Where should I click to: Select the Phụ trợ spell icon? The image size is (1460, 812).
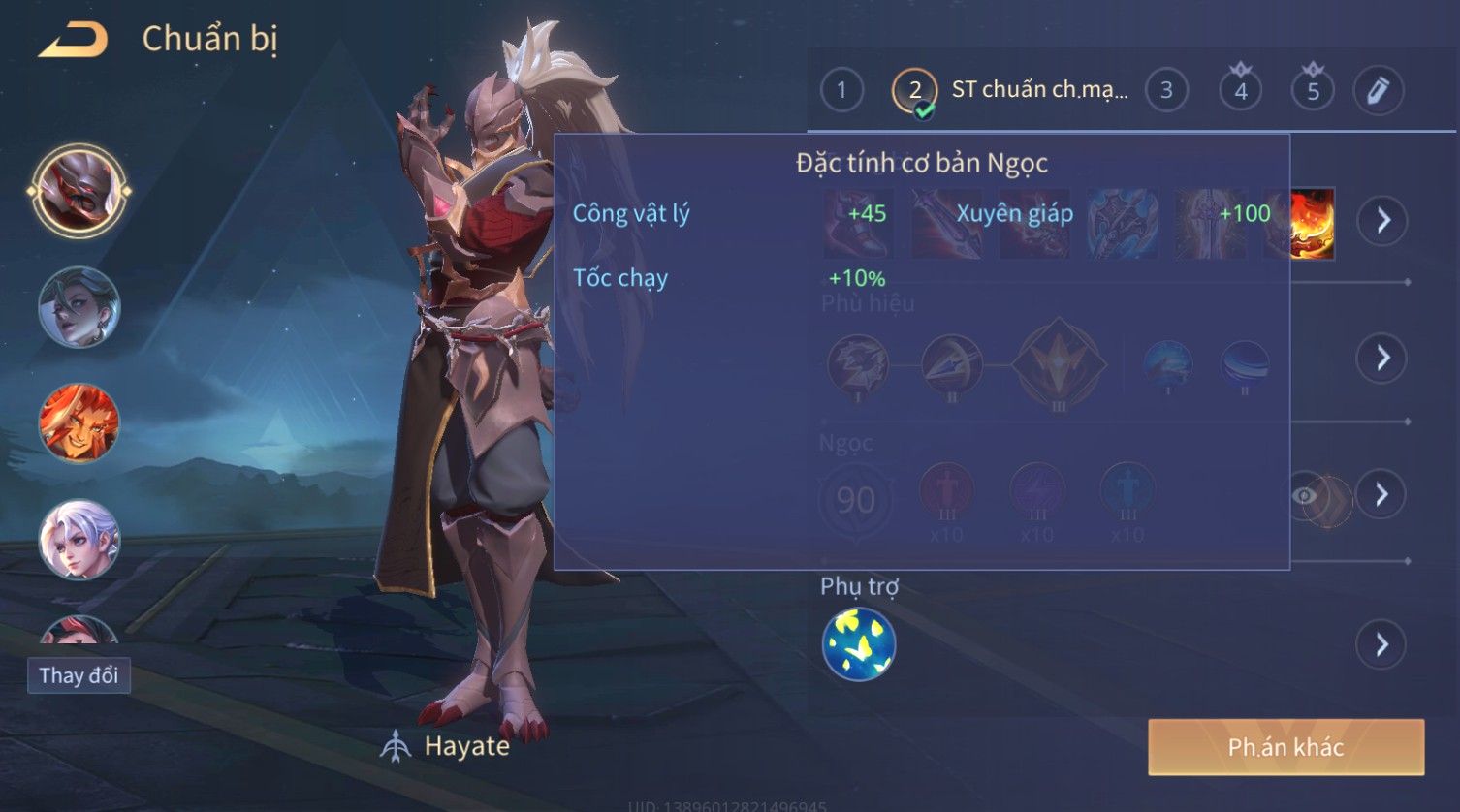point(859,644)
